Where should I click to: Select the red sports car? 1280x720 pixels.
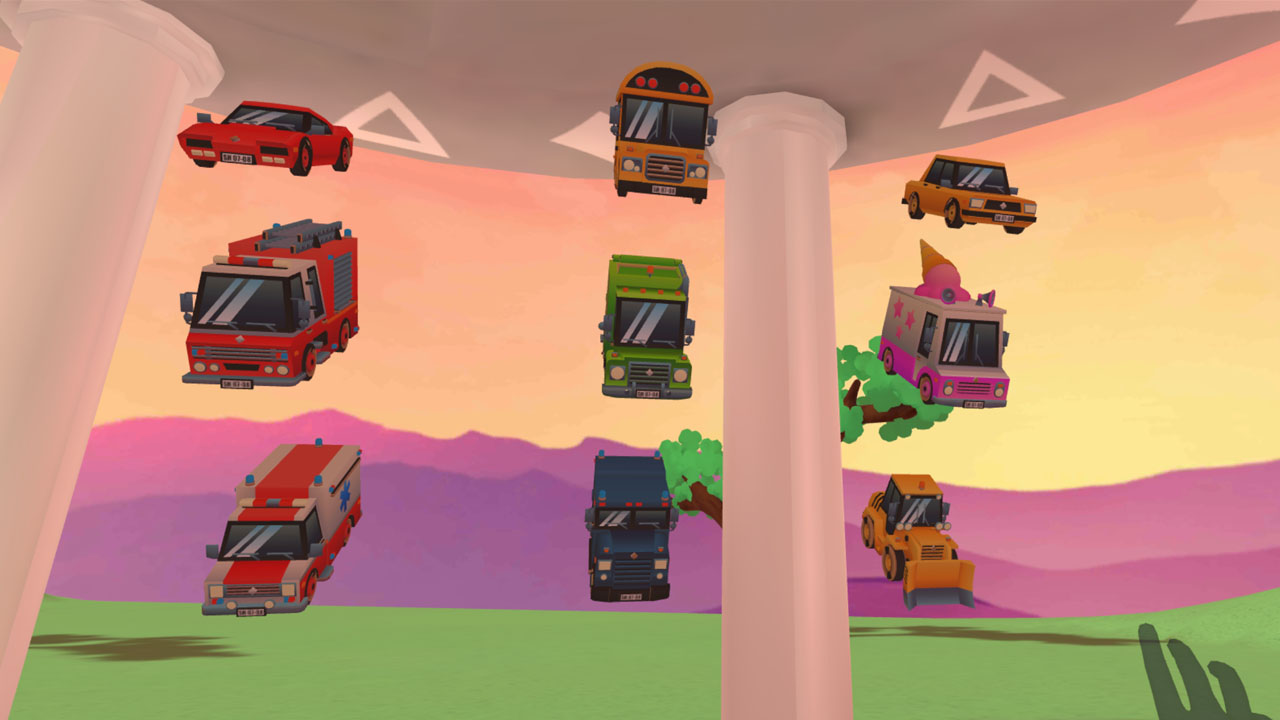tap(266, 136)
